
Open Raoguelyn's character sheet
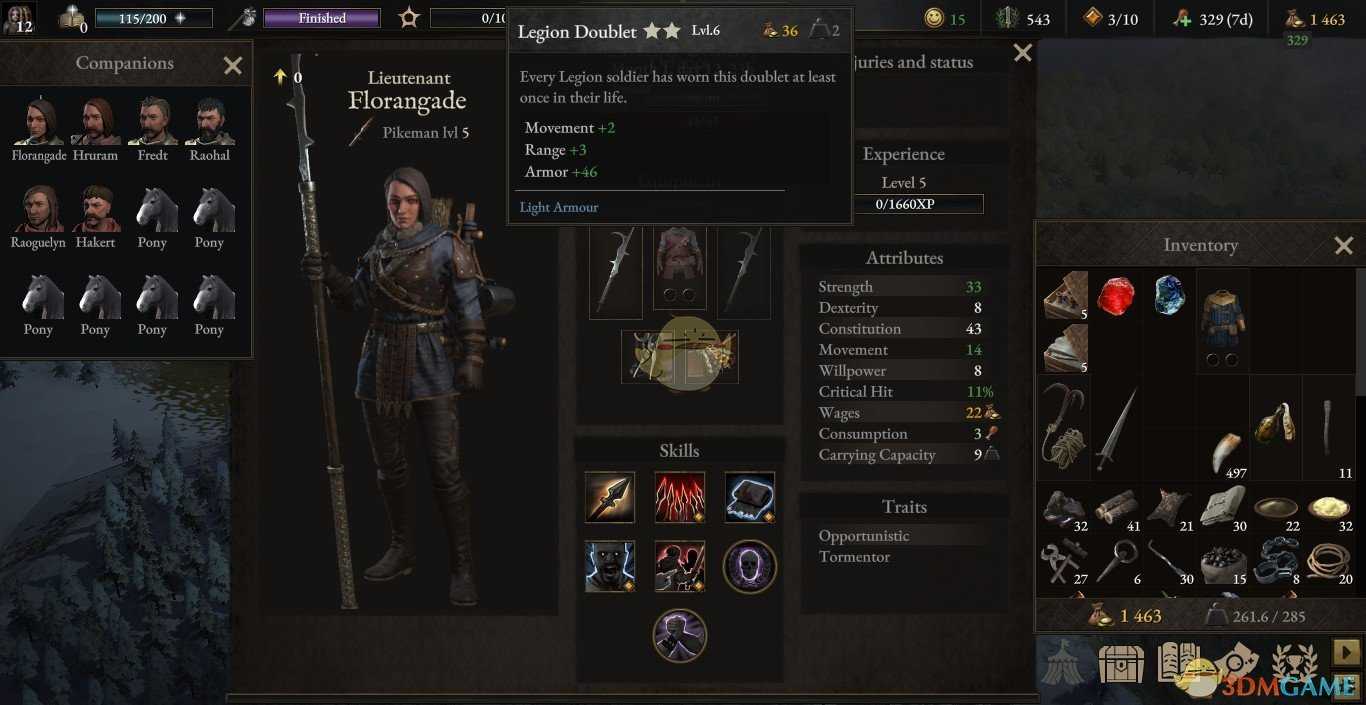38,209
